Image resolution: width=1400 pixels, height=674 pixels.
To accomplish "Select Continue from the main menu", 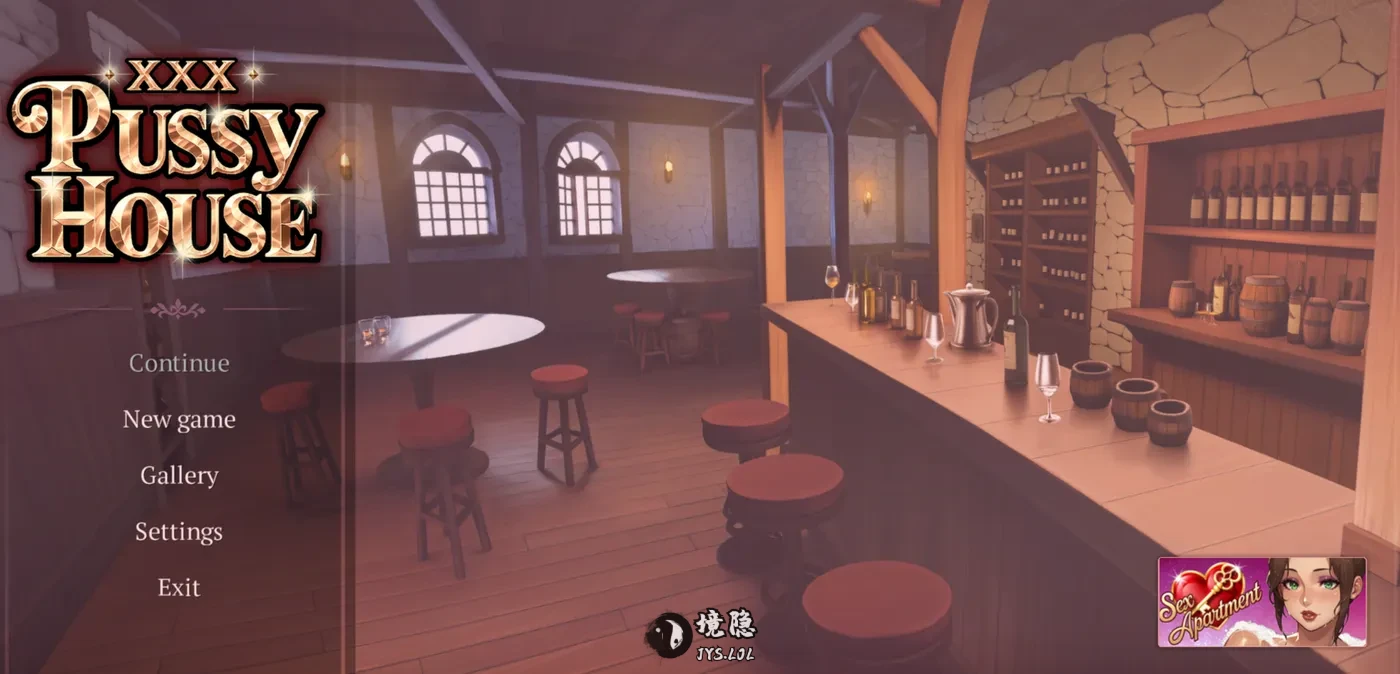I will tap(179, 363).
